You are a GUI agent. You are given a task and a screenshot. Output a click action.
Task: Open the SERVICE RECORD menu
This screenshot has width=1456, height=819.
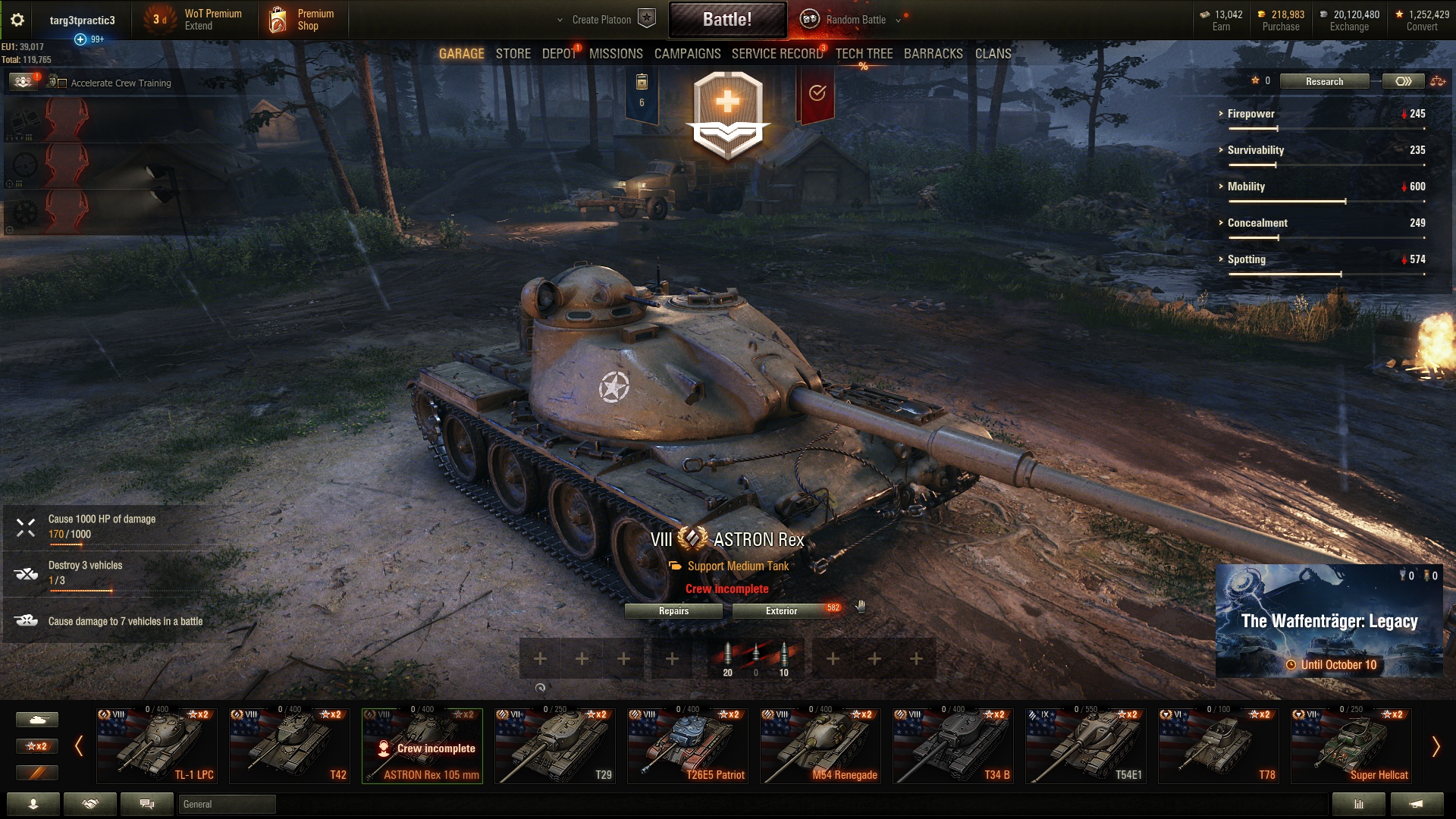coord(777,54)
